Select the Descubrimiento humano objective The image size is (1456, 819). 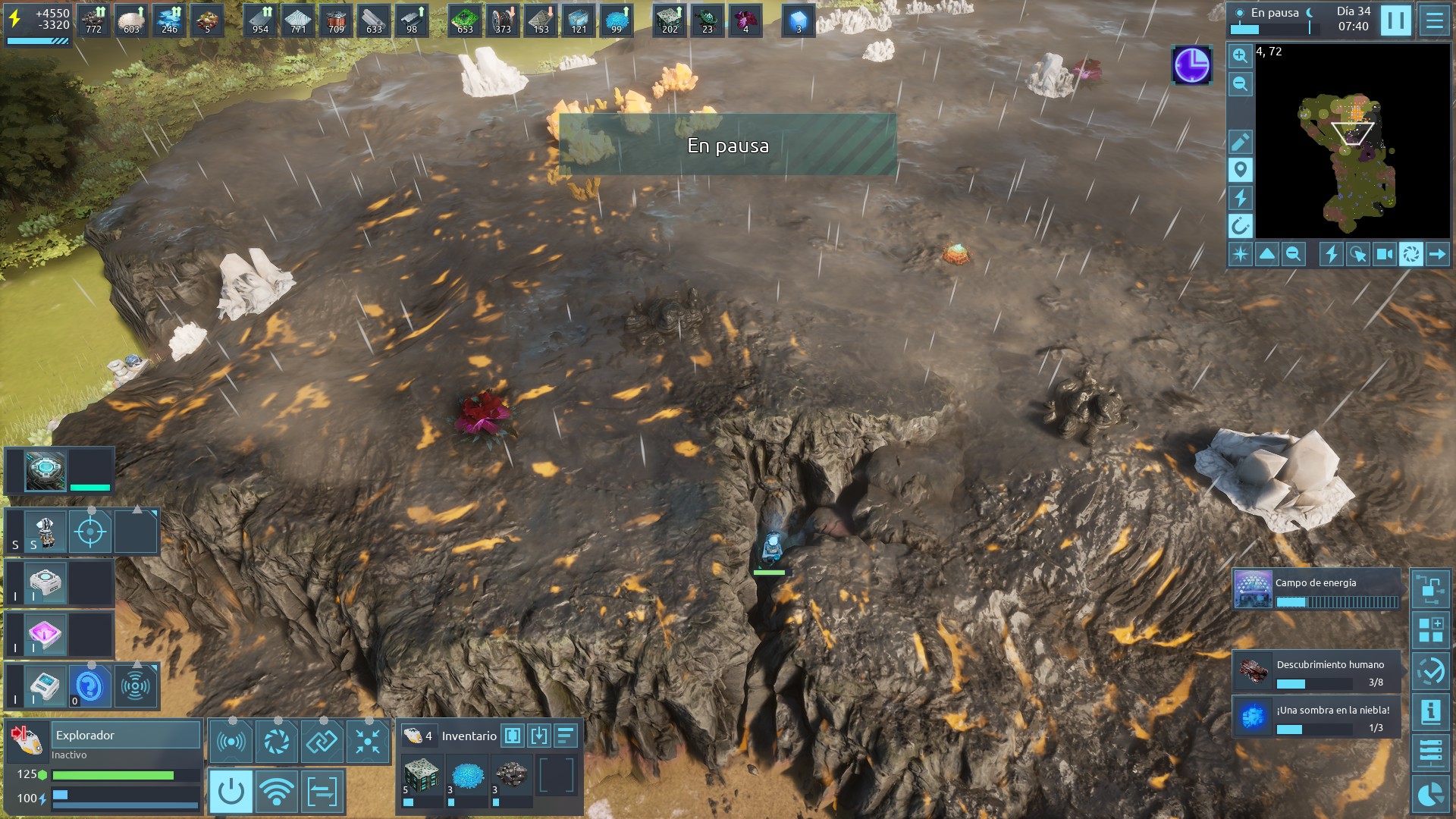[x=1316, y=672]
